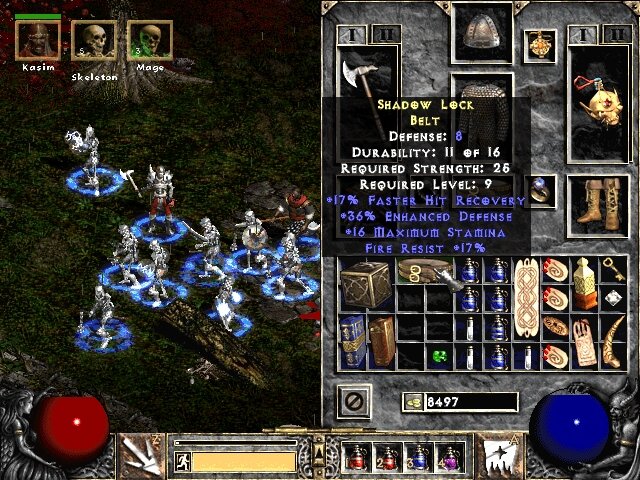
Task: Click the skeletal Mage minion portrait
Action: point(148,40)
